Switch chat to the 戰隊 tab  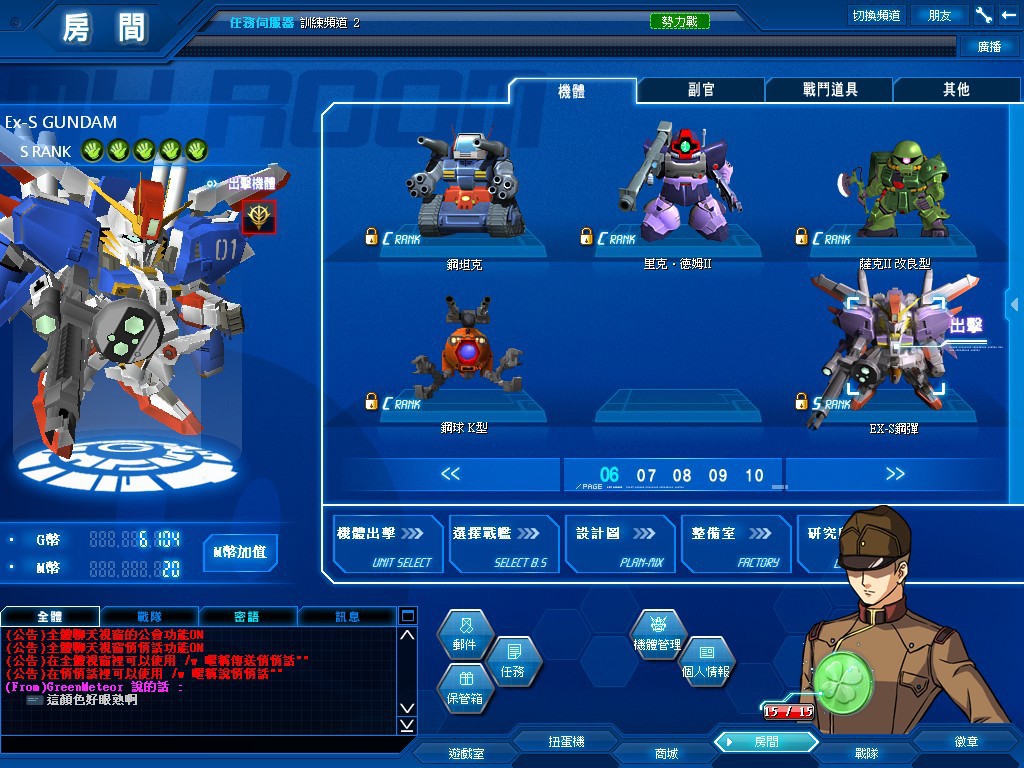tap(150, 617)
